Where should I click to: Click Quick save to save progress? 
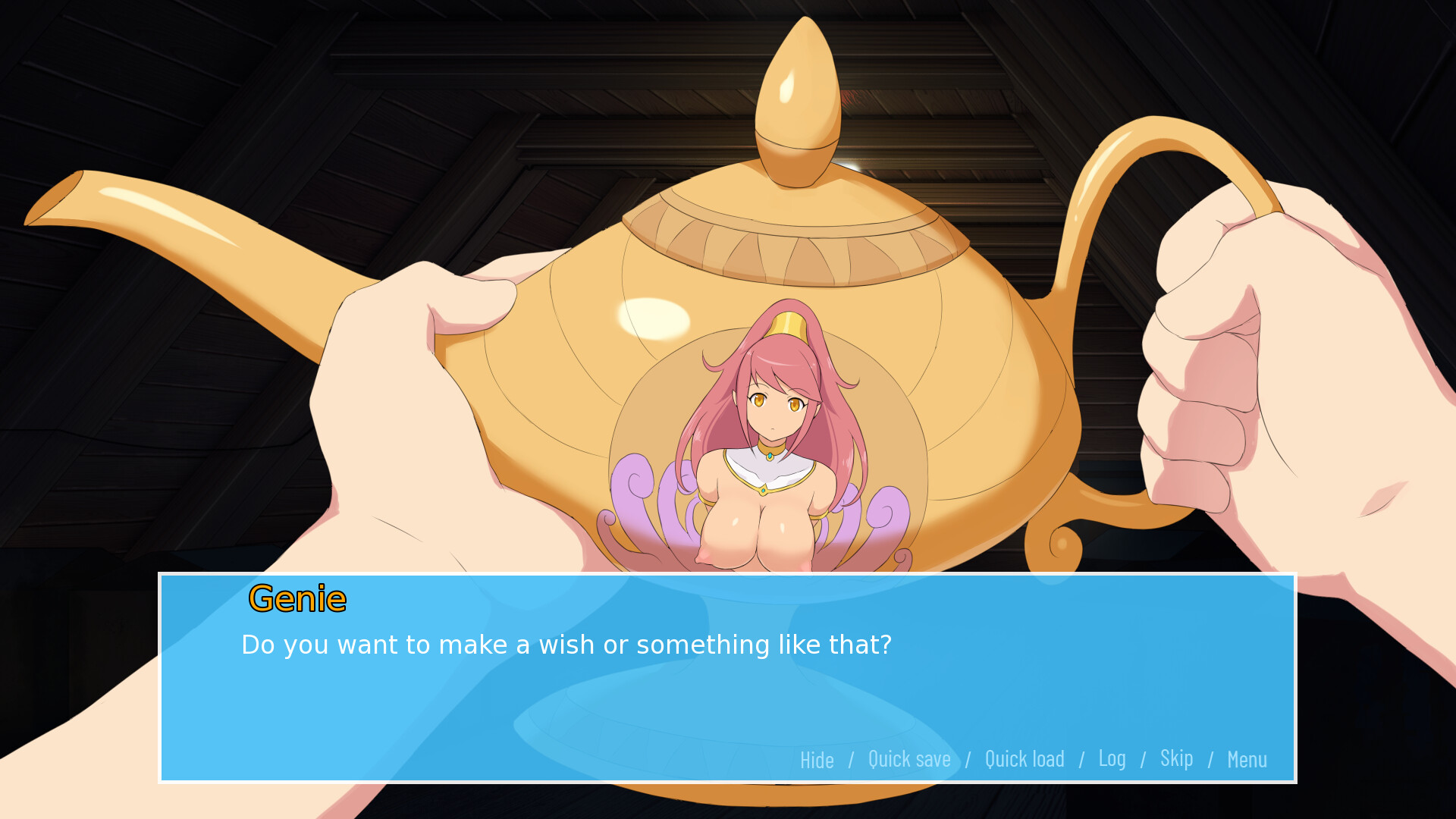point(909,760)
